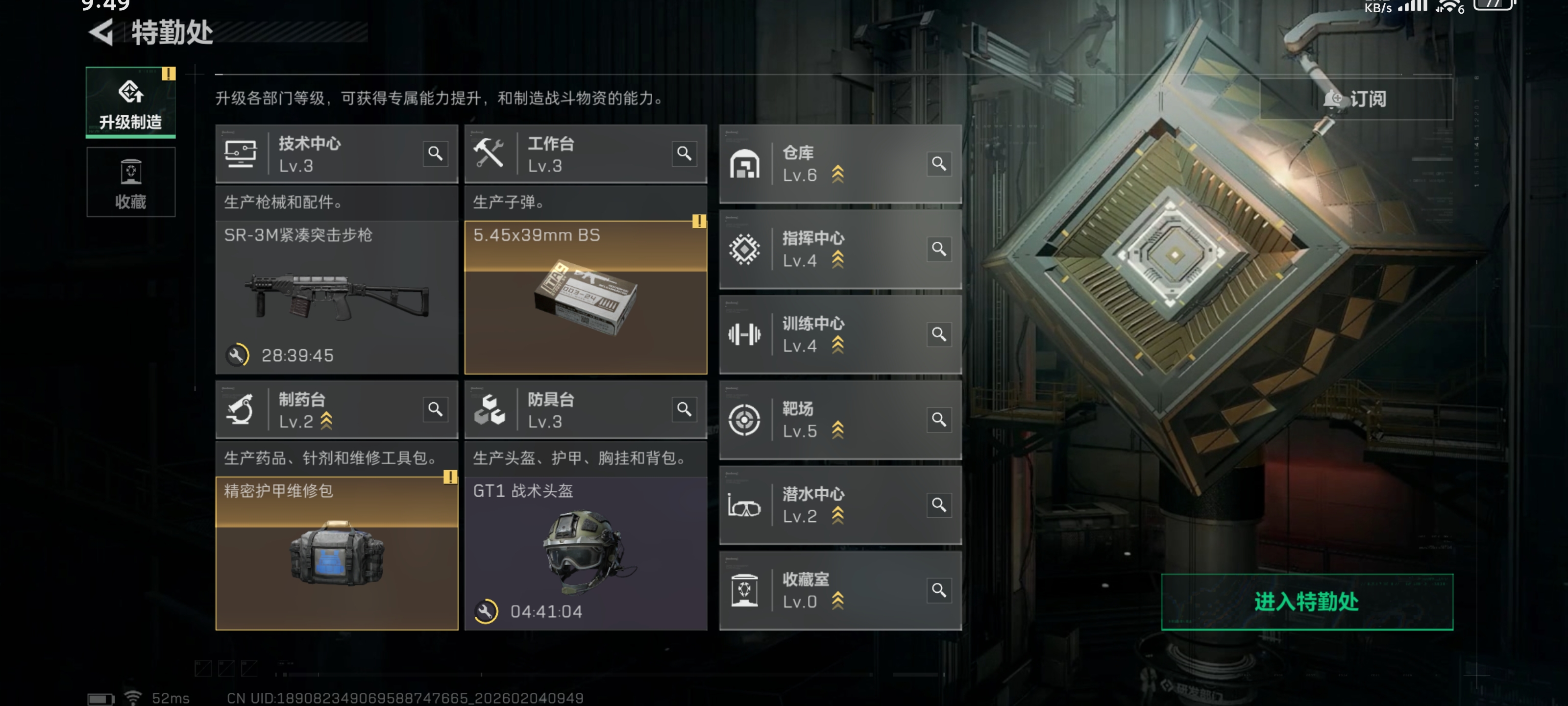Collect the 精密护甲维修包 item card
This screenshot has width=1568, height=706.
coord(336,553)
